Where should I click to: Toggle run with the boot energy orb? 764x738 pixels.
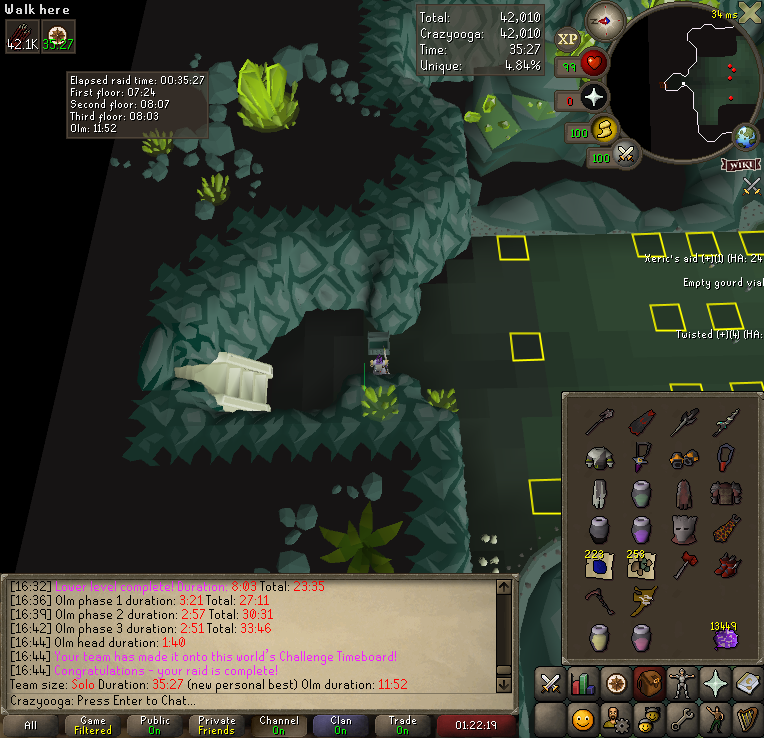tap(604, 128)
